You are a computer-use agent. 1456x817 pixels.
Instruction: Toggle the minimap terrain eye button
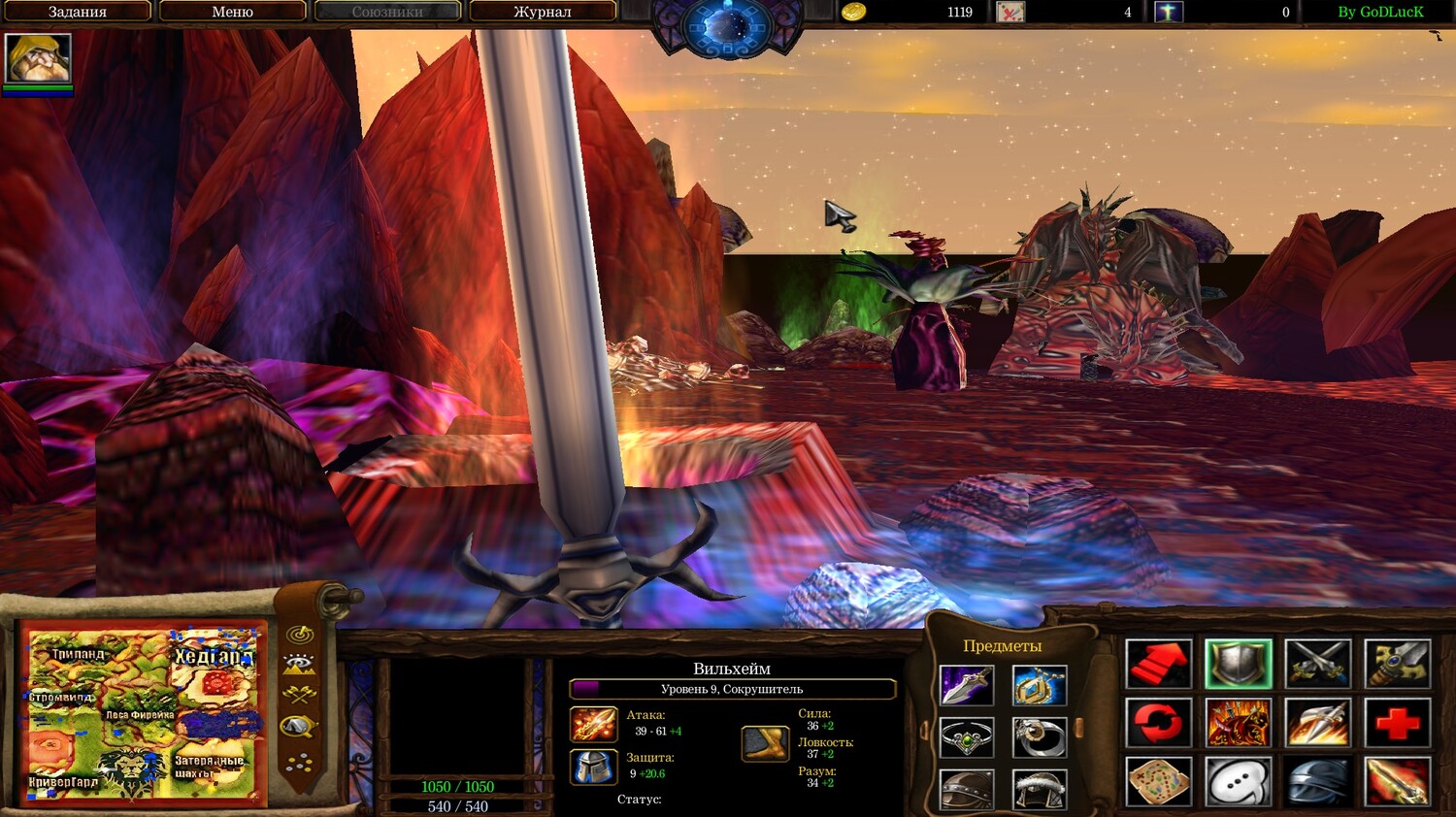click(299, 665)
